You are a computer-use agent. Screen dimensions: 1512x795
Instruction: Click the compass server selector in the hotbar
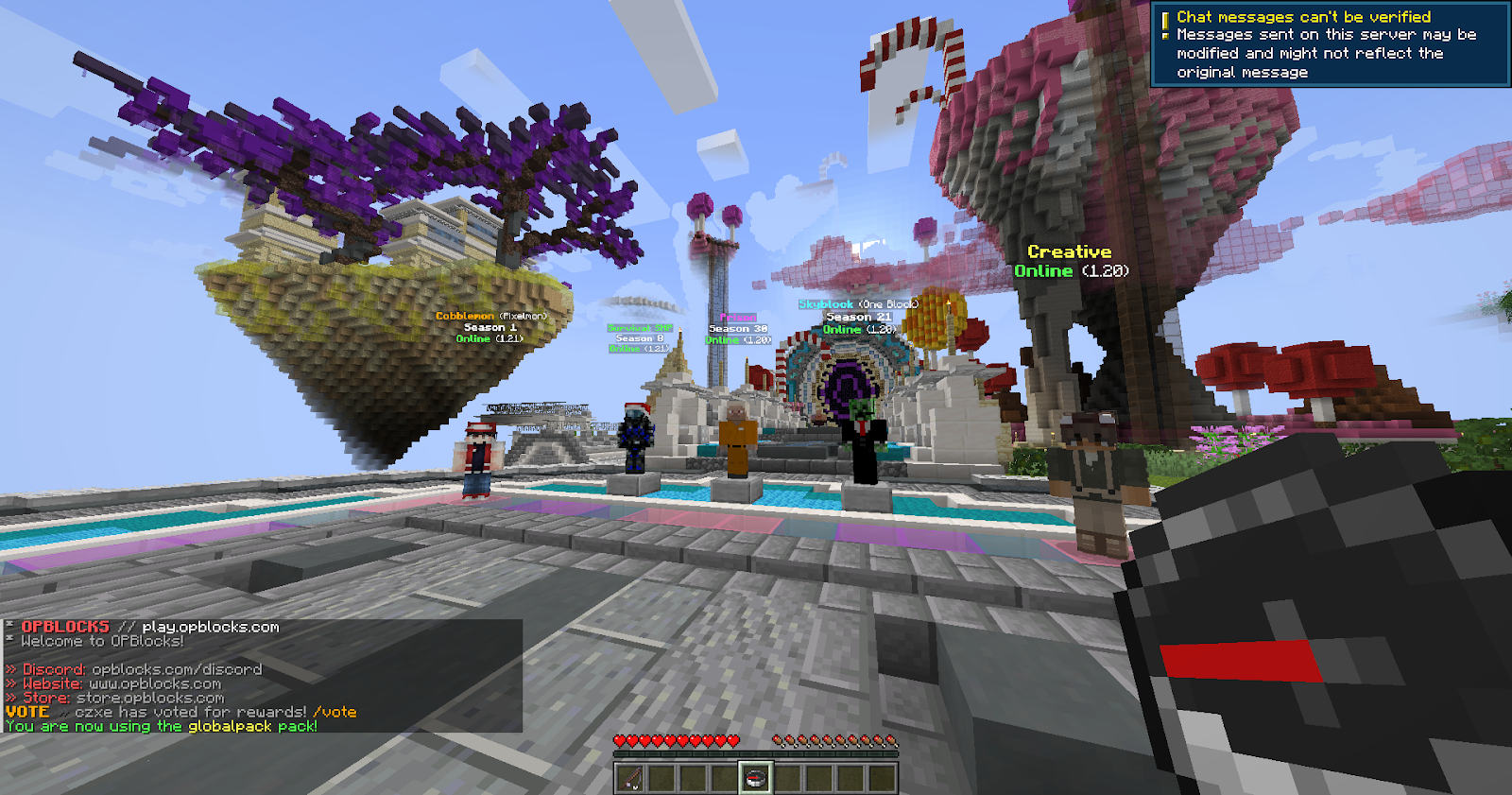point(758,775)
